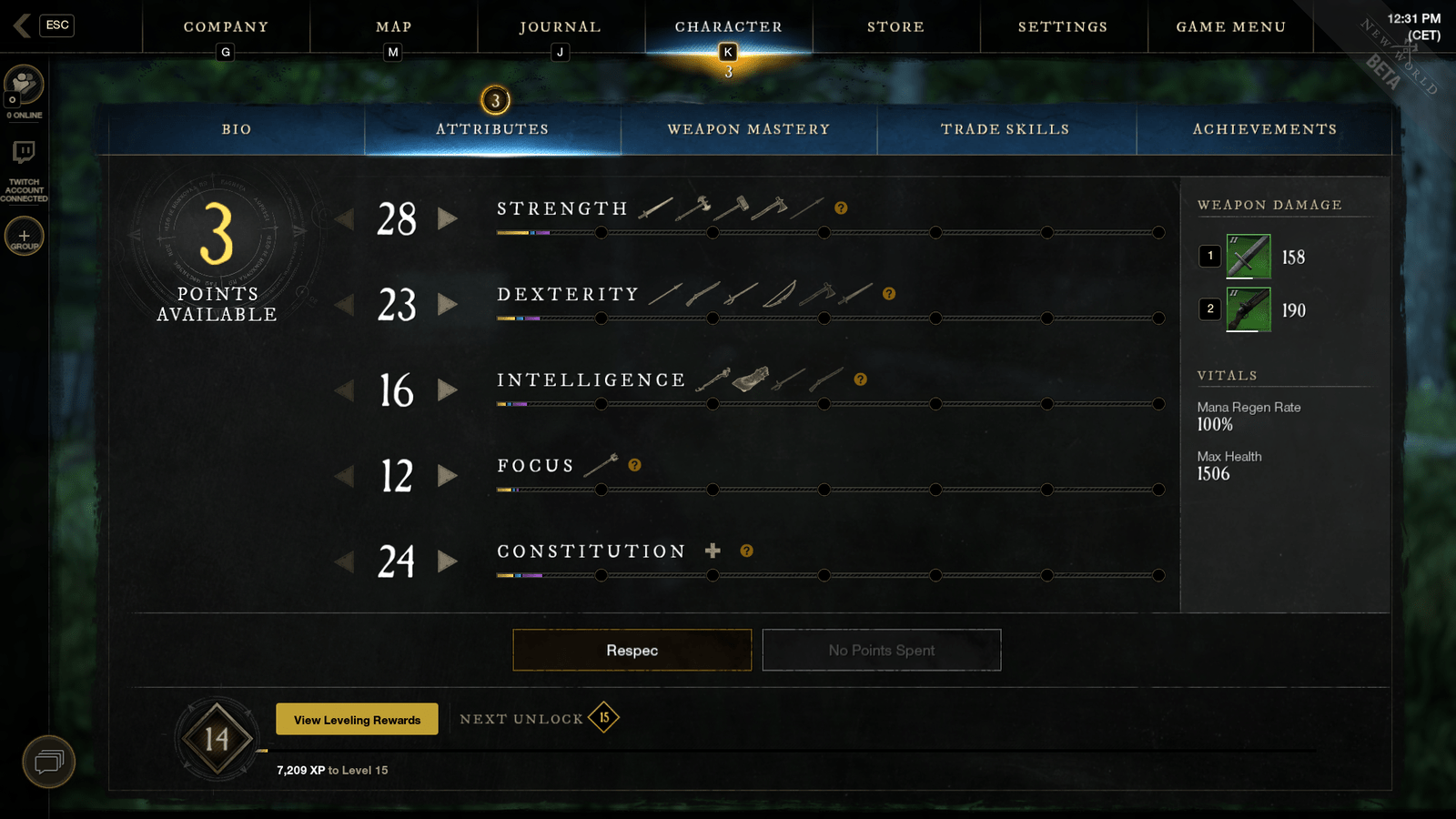Click the first milestone node on the Dexterity progress track
1456x819 pixels.
tap(601, 318)
